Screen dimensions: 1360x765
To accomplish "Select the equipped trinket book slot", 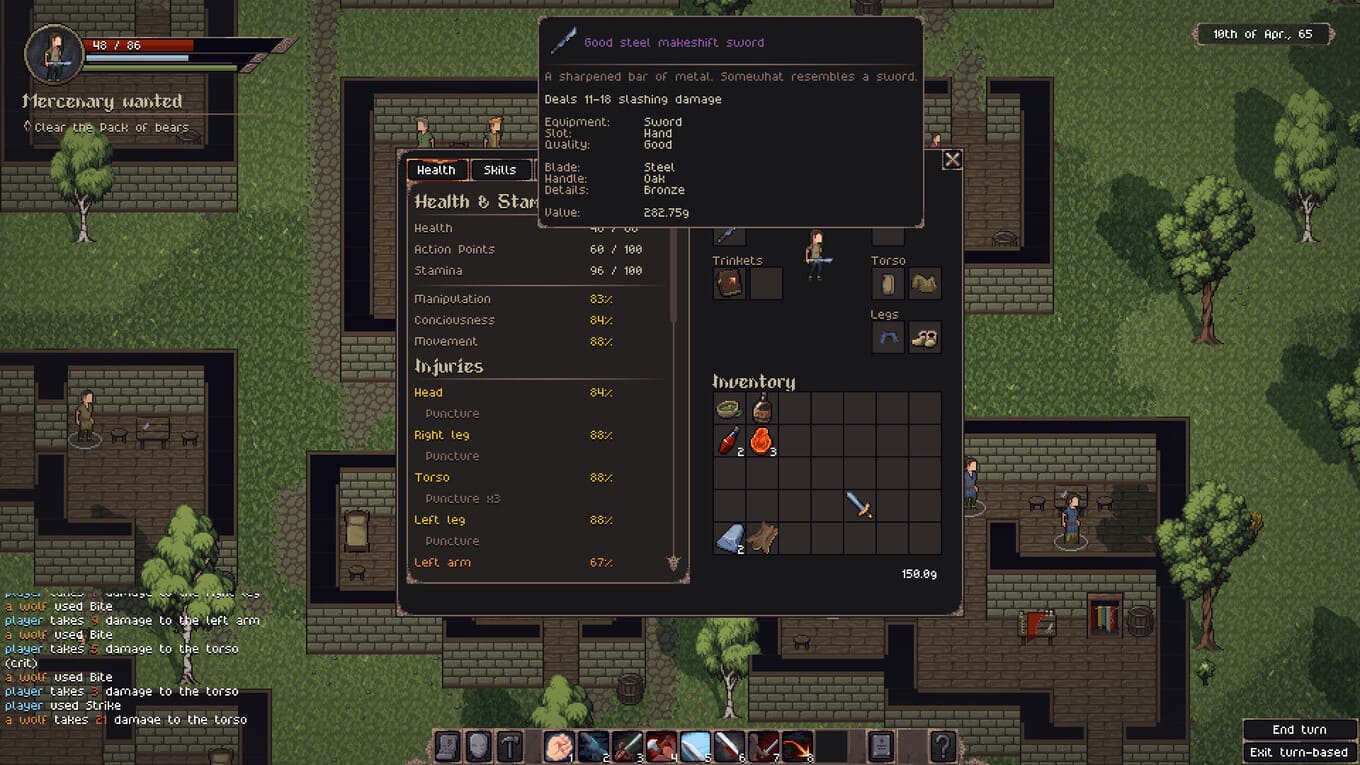I will pyautogui.click(x=729, y=284).
